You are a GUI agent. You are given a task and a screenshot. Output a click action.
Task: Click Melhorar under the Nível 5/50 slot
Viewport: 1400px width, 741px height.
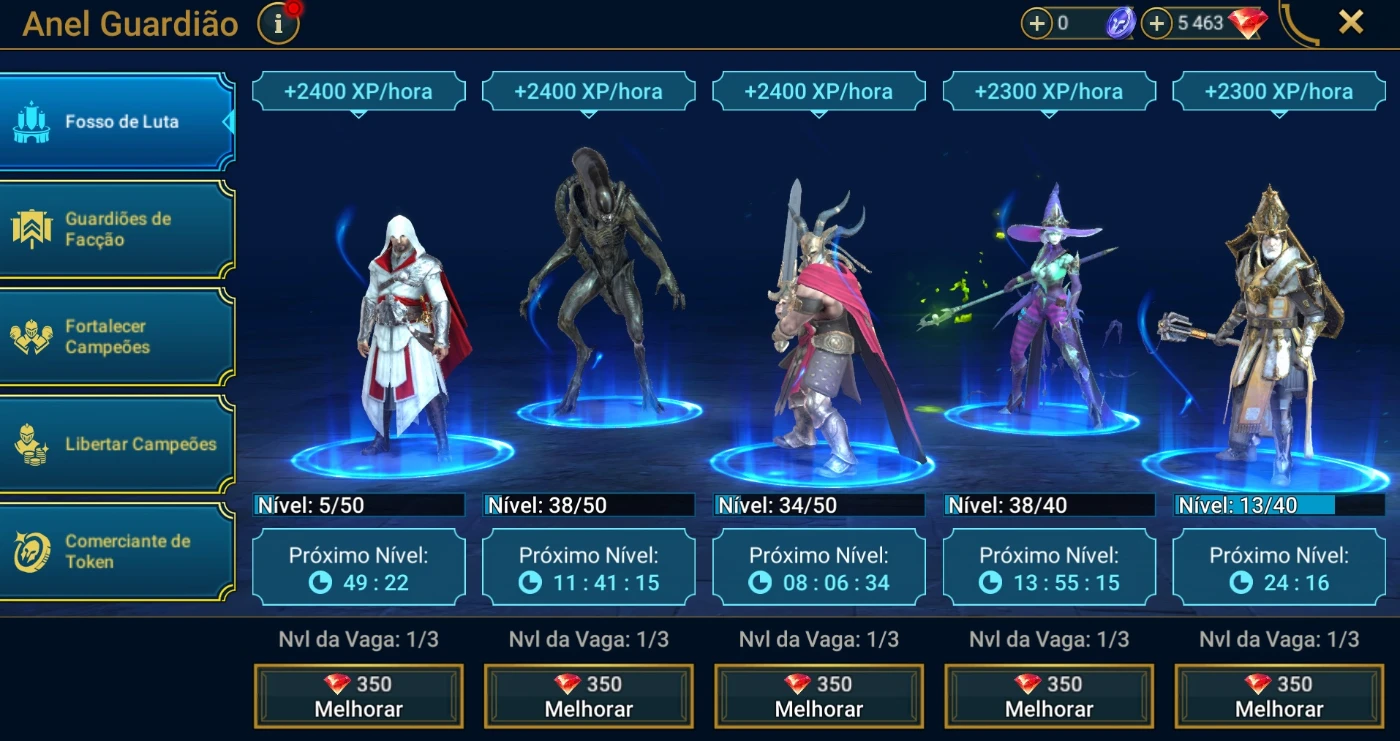[x=359, y=696]
